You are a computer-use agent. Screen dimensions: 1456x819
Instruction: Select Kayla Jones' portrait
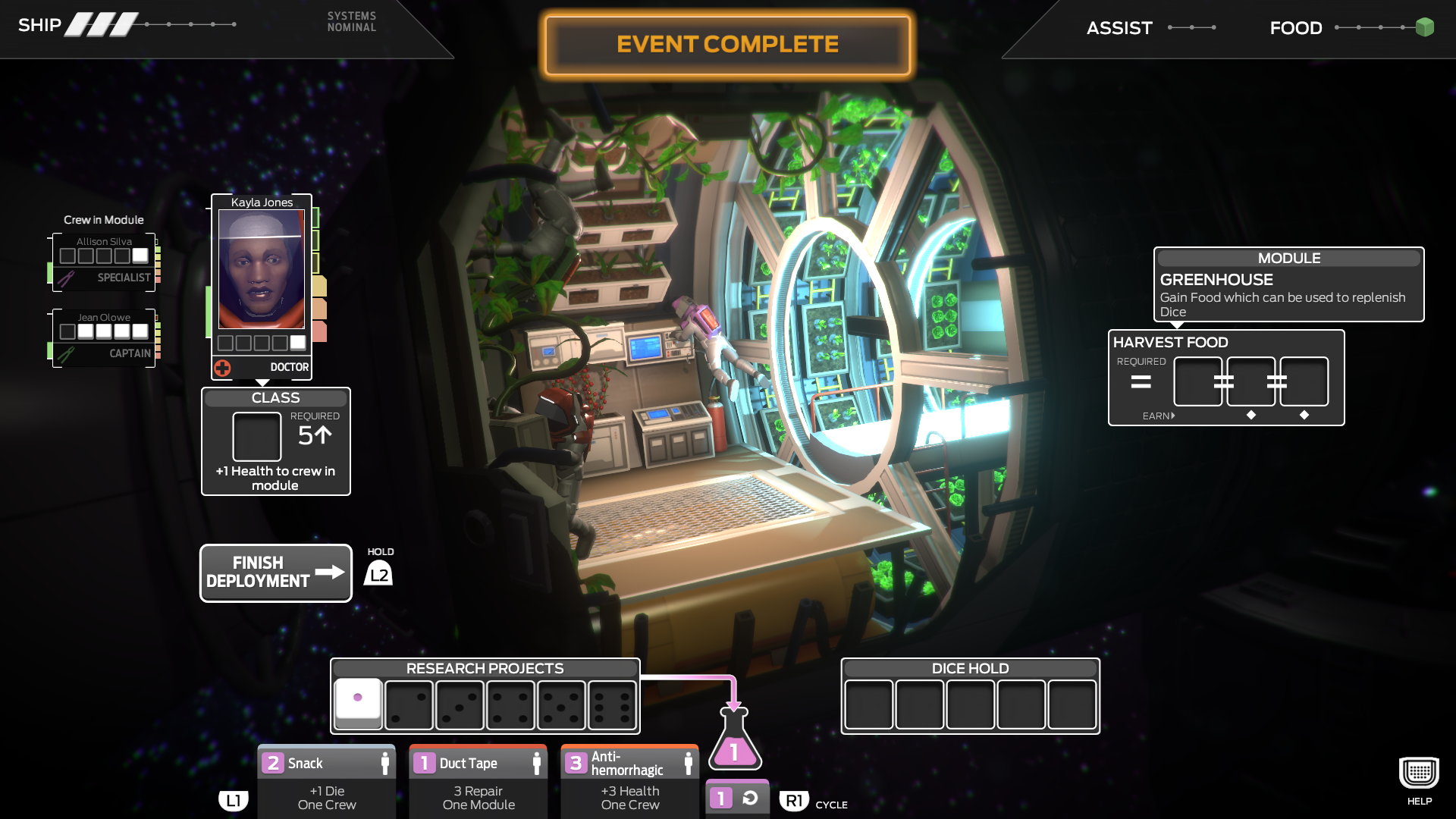tap(261, 269)
